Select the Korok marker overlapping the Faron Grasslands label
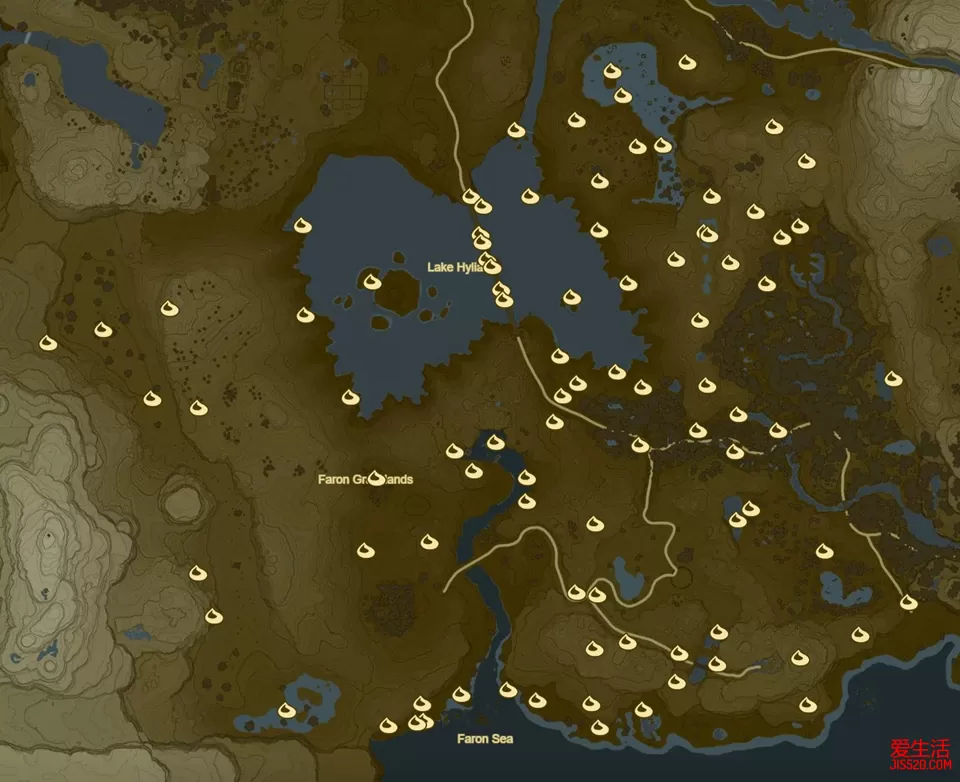Viewport: 960px width, 782px height. click(x=376, y=478)
